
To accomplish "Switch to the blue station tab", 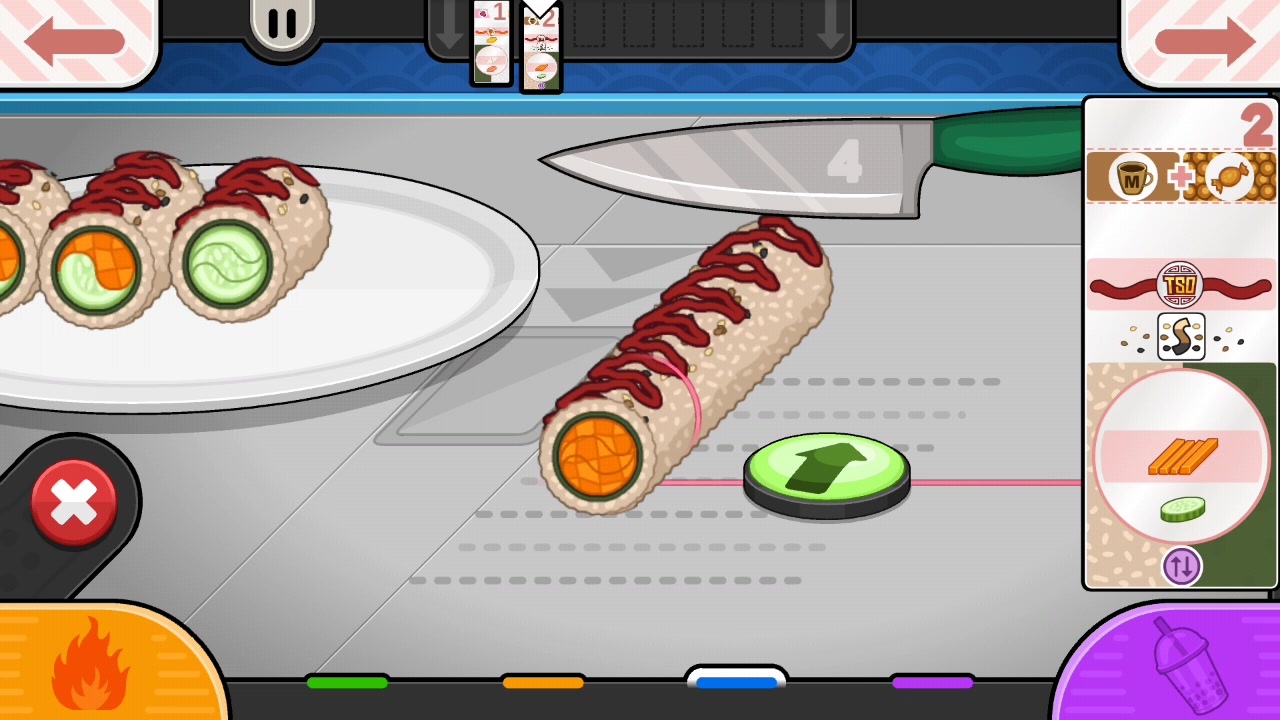I will tap(737, 682).
